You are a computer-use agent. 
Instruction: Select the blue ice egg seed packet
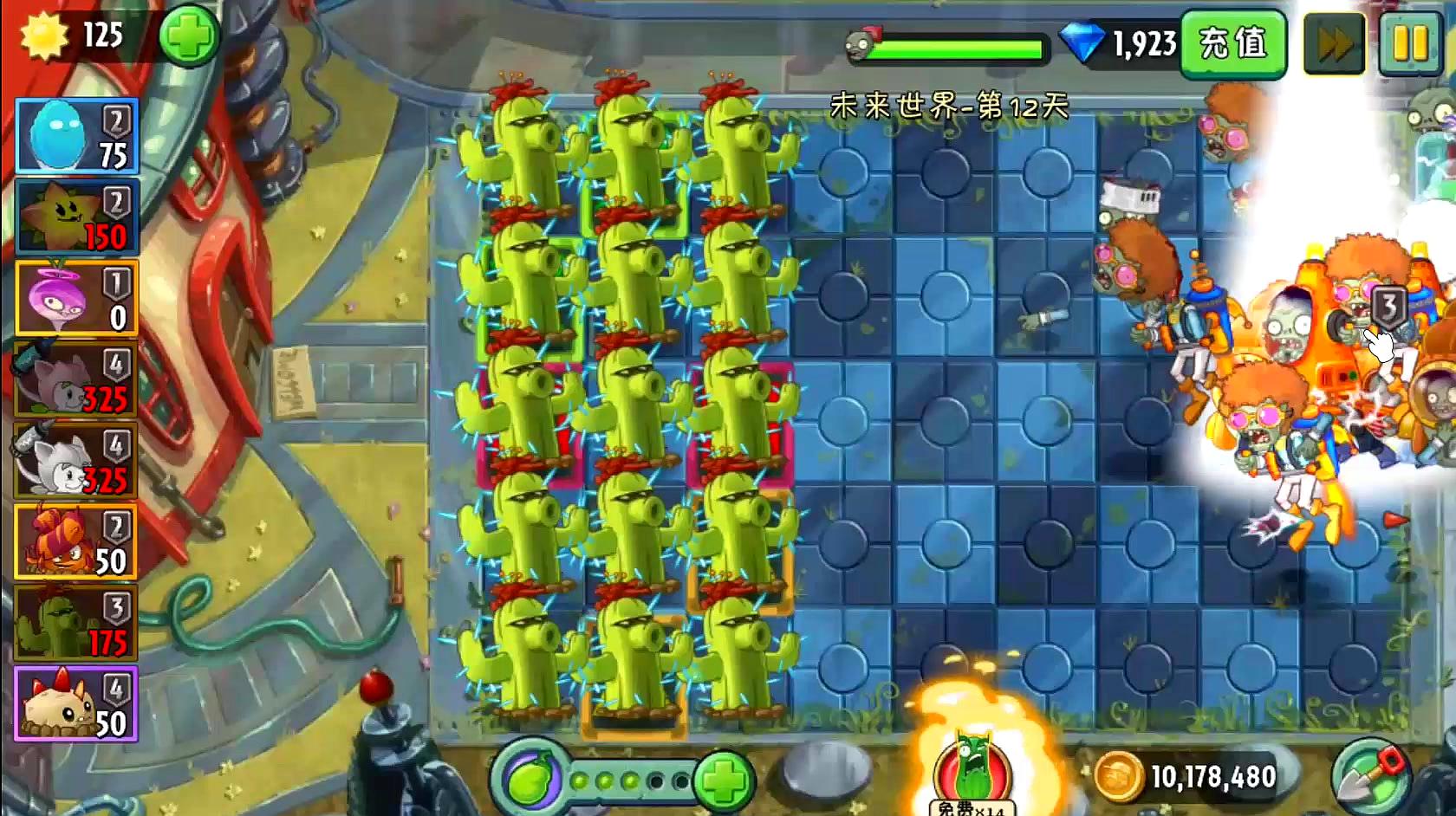click(x=76, y=136)
